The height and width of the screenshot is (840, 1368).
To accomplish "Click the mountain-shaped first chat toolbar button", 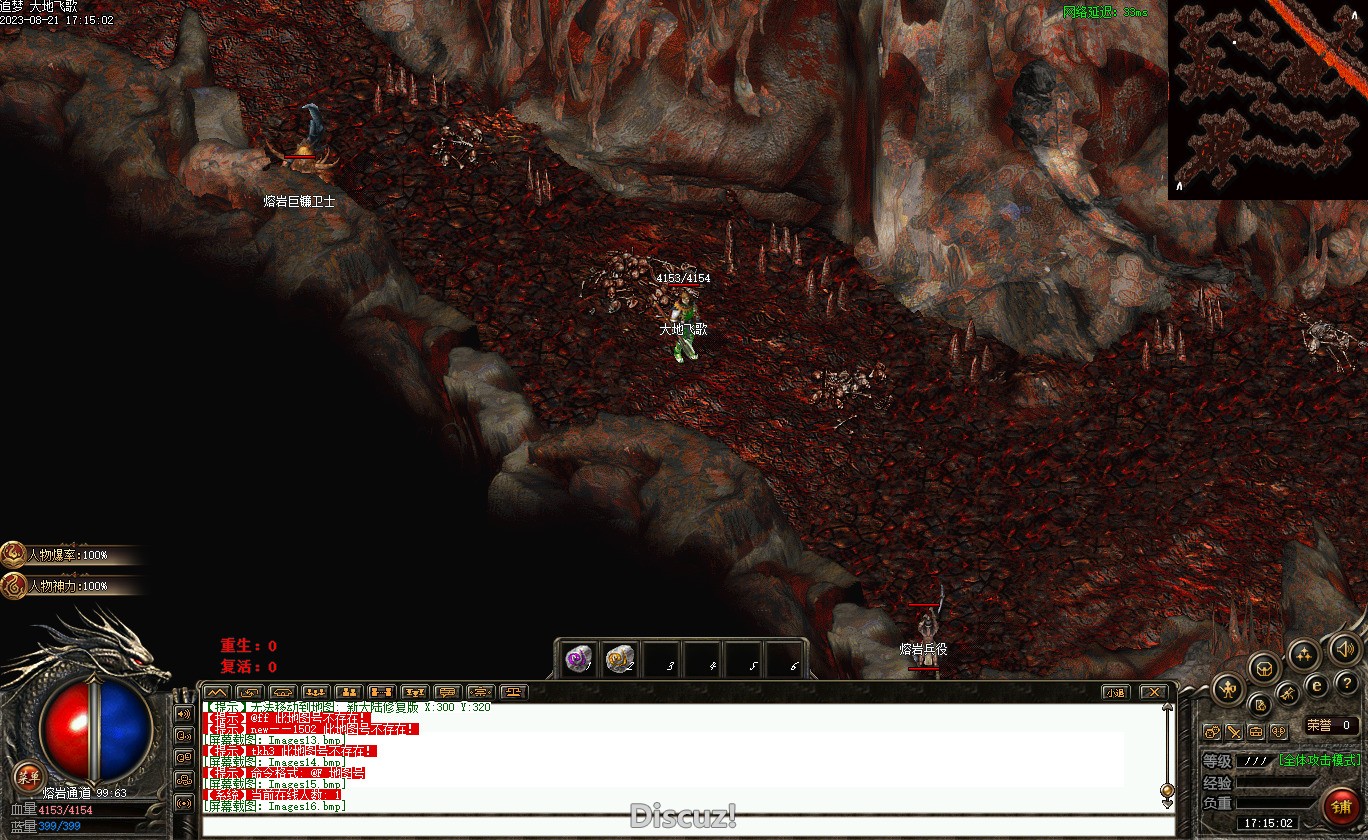I will [217, 692].
